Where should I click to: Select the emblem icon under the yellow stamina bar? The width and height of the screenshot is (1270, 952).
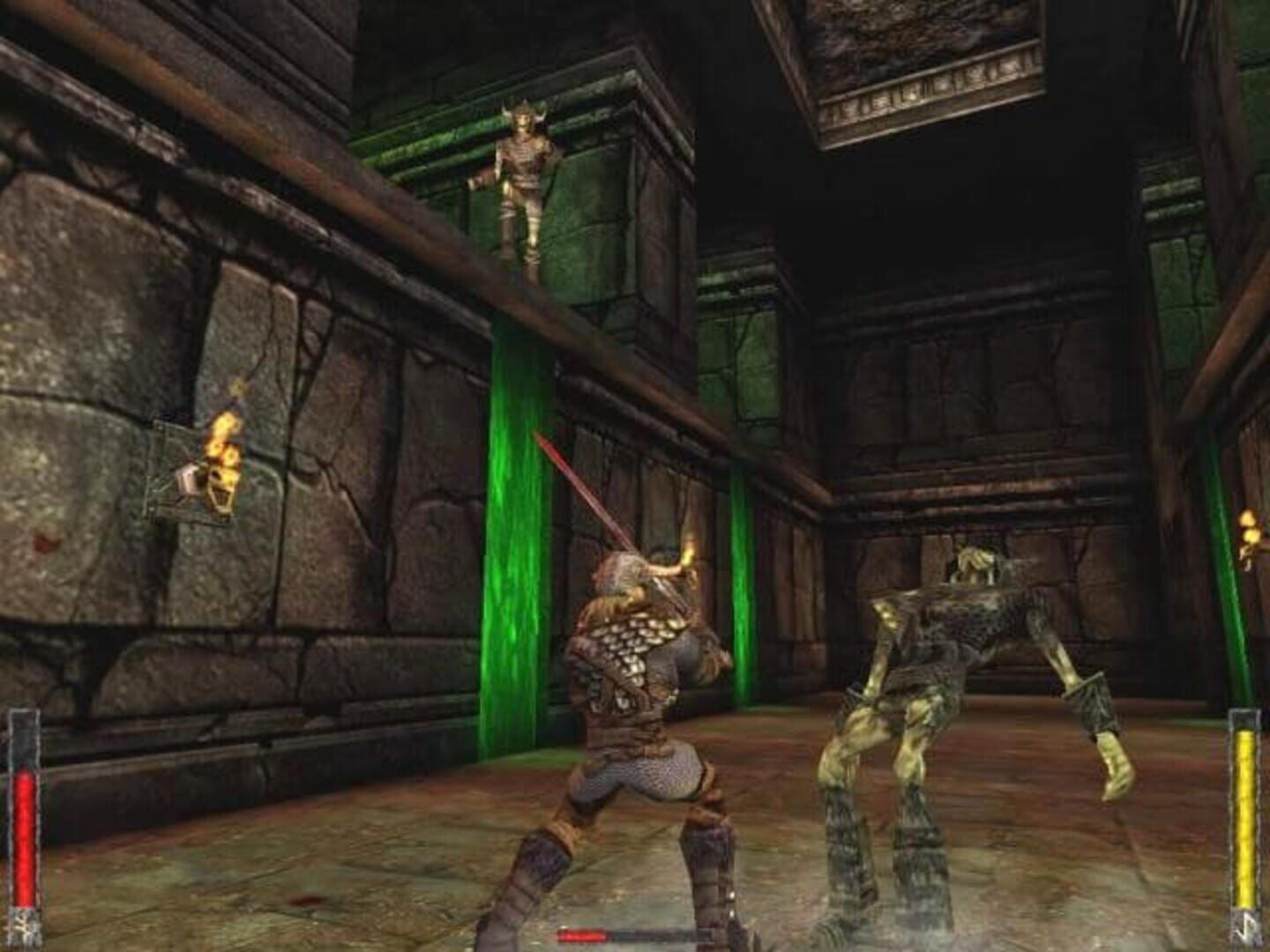point(1246,927)
